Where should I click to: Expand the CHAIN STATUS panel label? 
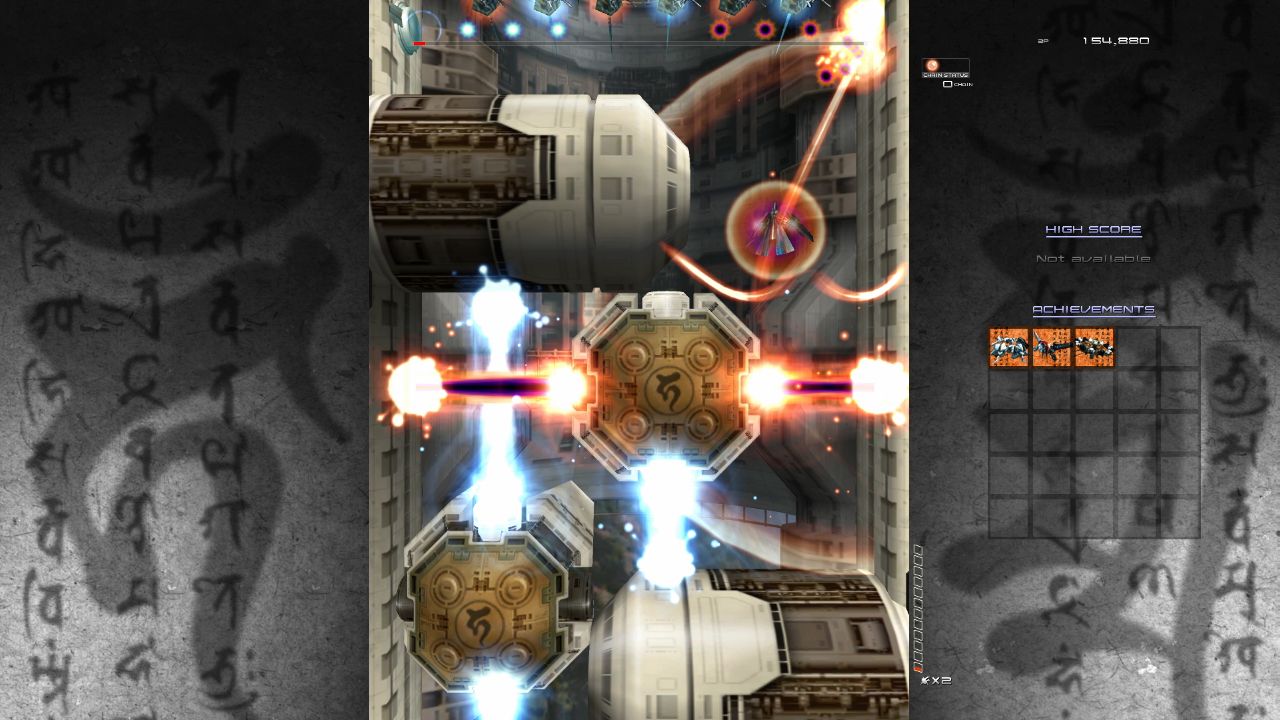tap(944, 74)
